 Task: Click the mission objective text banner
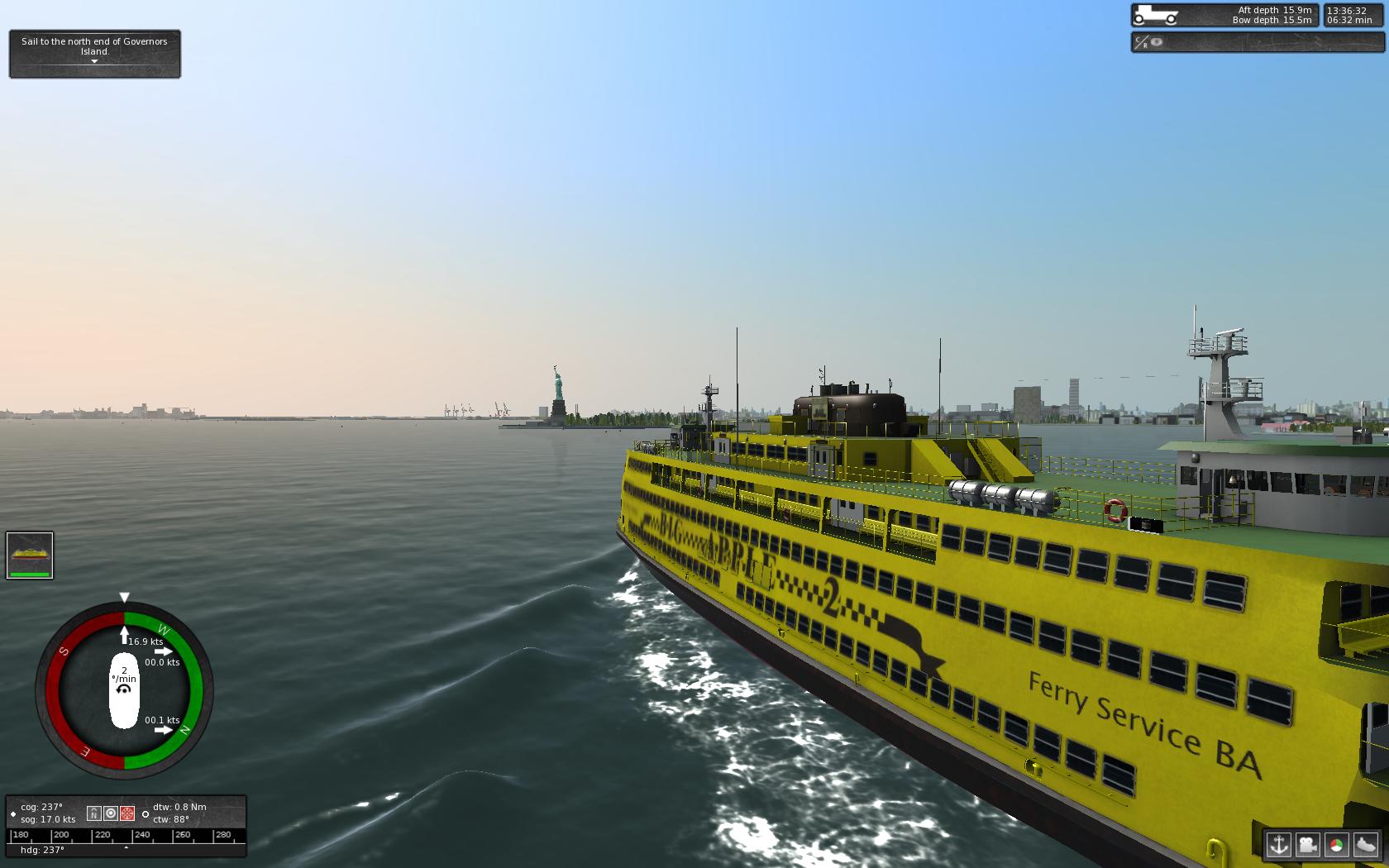pyautogui.click(x=93, y=45)
